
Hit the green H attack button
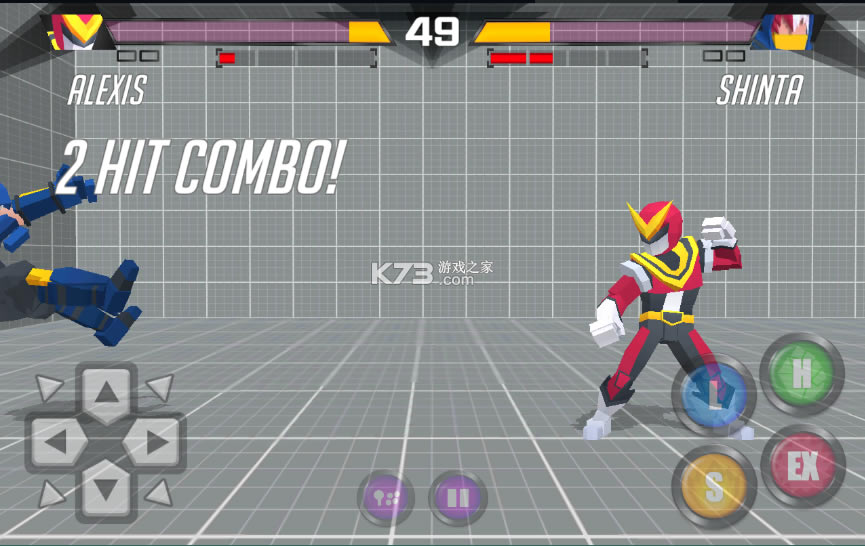tap(801, 374)
